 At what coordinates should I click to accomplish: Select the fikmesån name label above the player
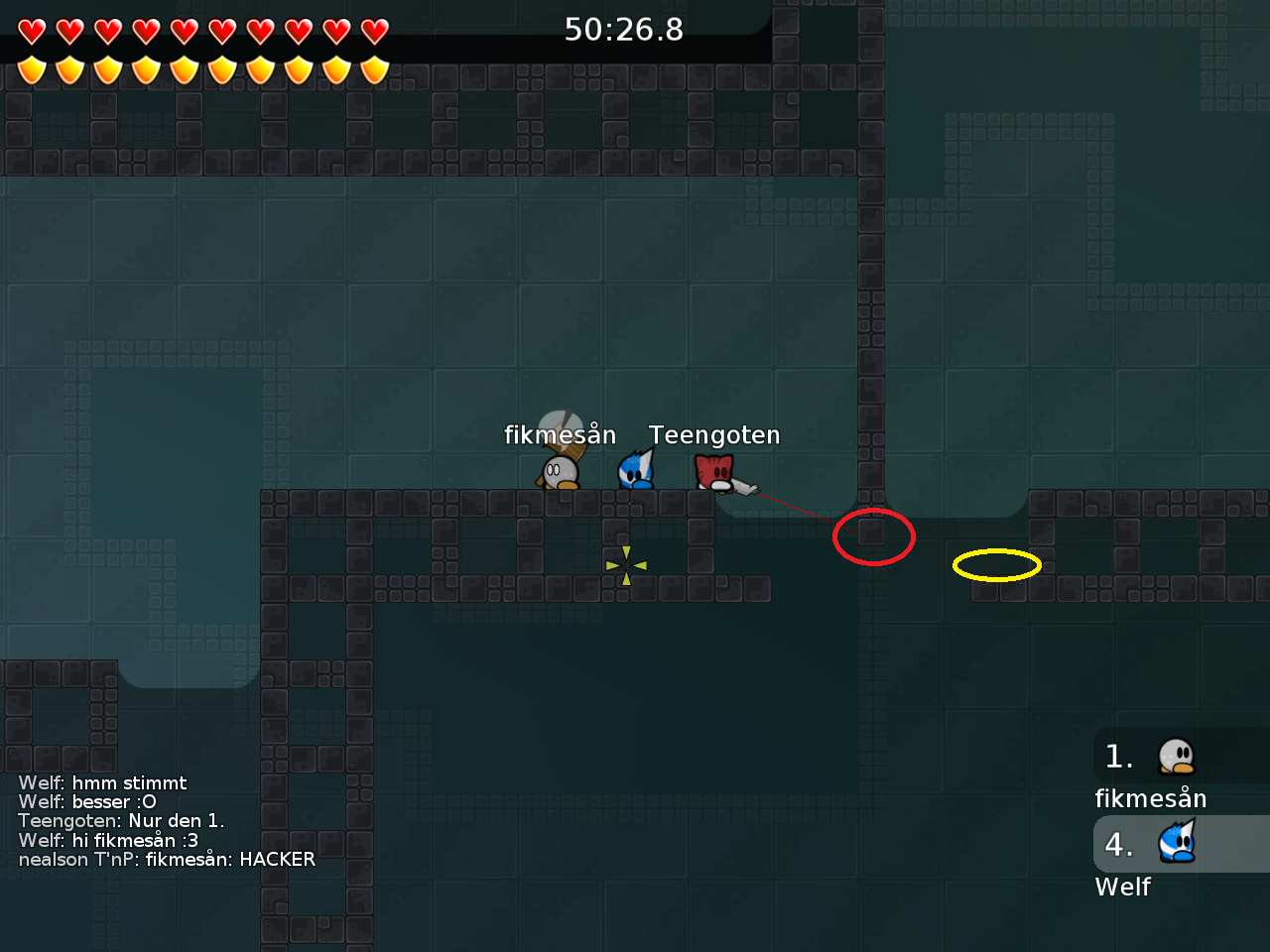point(561,434)
